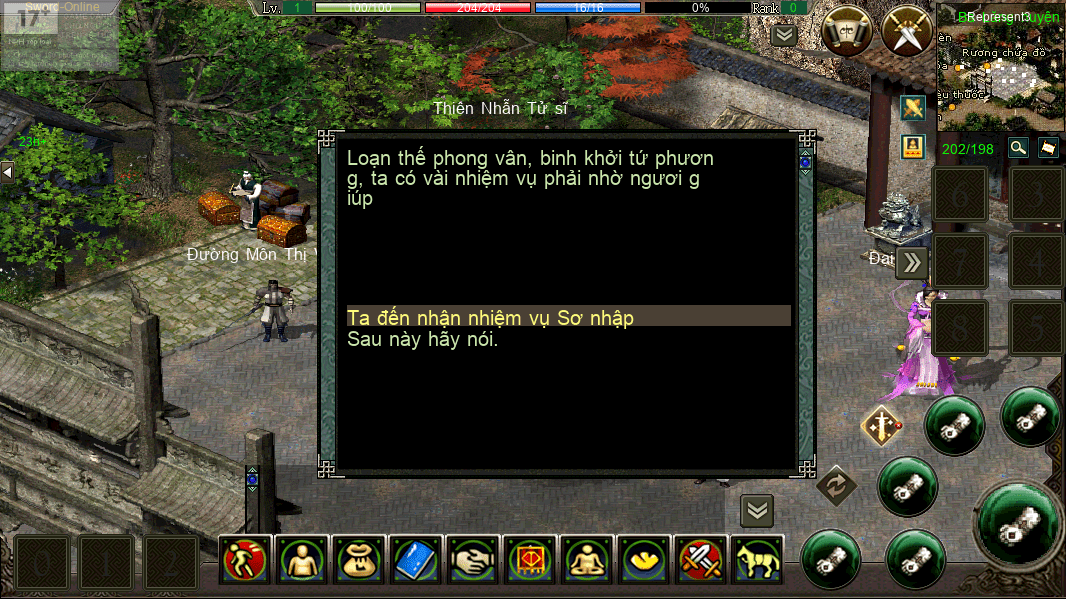Choose "Ta đến nhận nhiệm vụ Sơ nhập" reply

click(x=490, y=317)
